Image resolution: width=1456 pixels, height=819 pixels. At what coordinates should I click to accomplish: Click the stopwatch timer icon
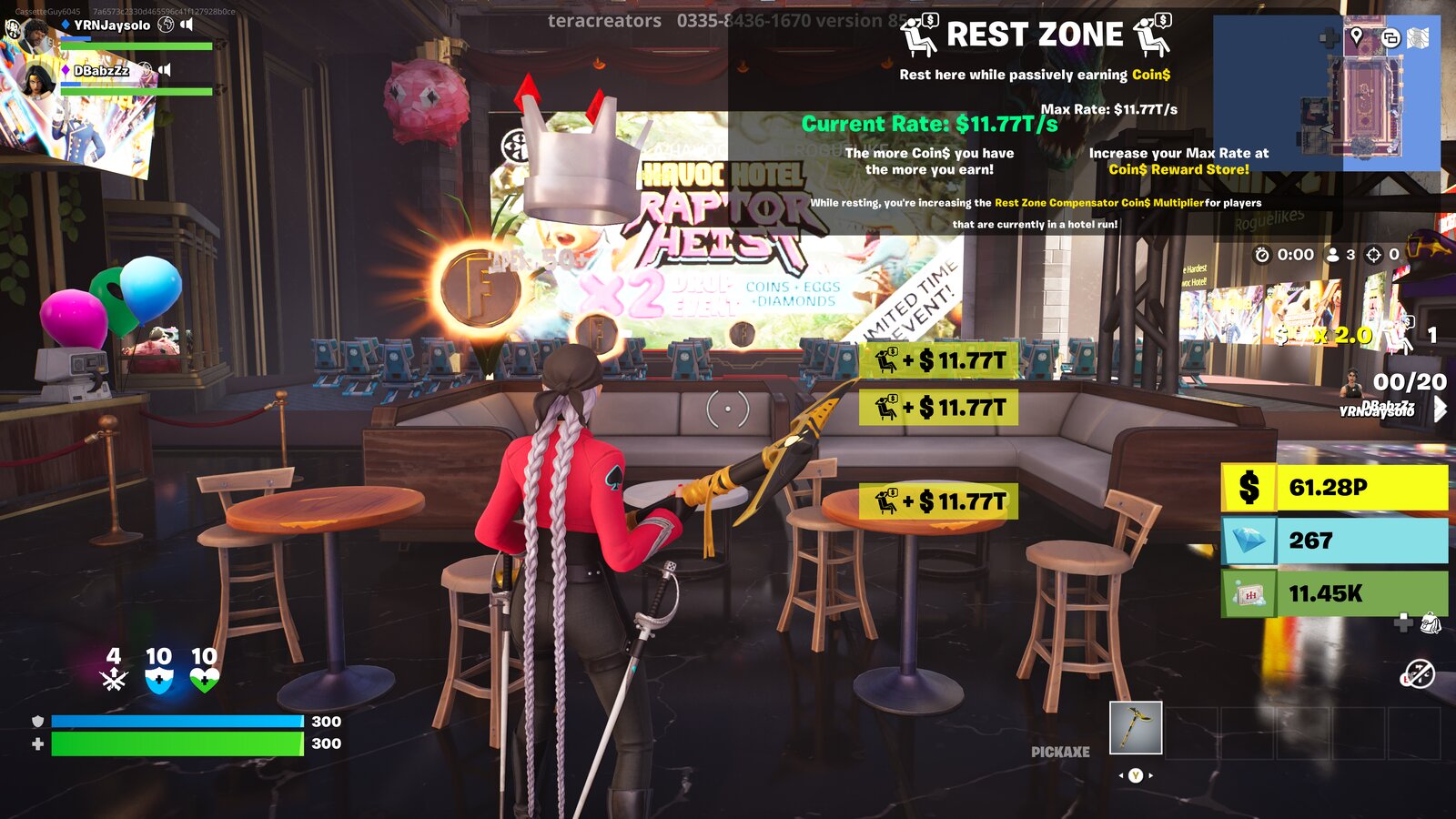click(x=1263, y=256)
